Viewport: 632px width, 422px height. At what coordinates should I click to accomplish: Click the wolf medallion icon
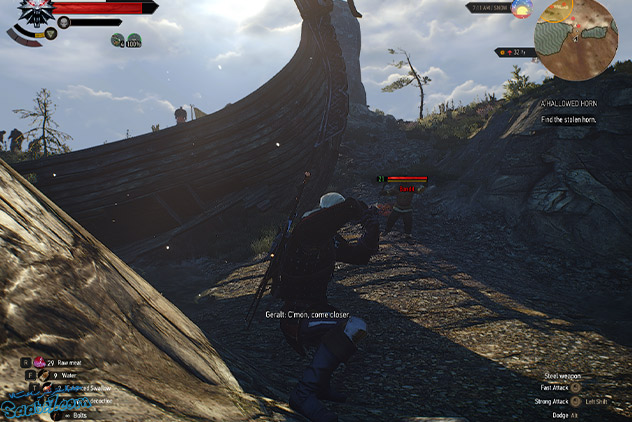coord(36,14)
